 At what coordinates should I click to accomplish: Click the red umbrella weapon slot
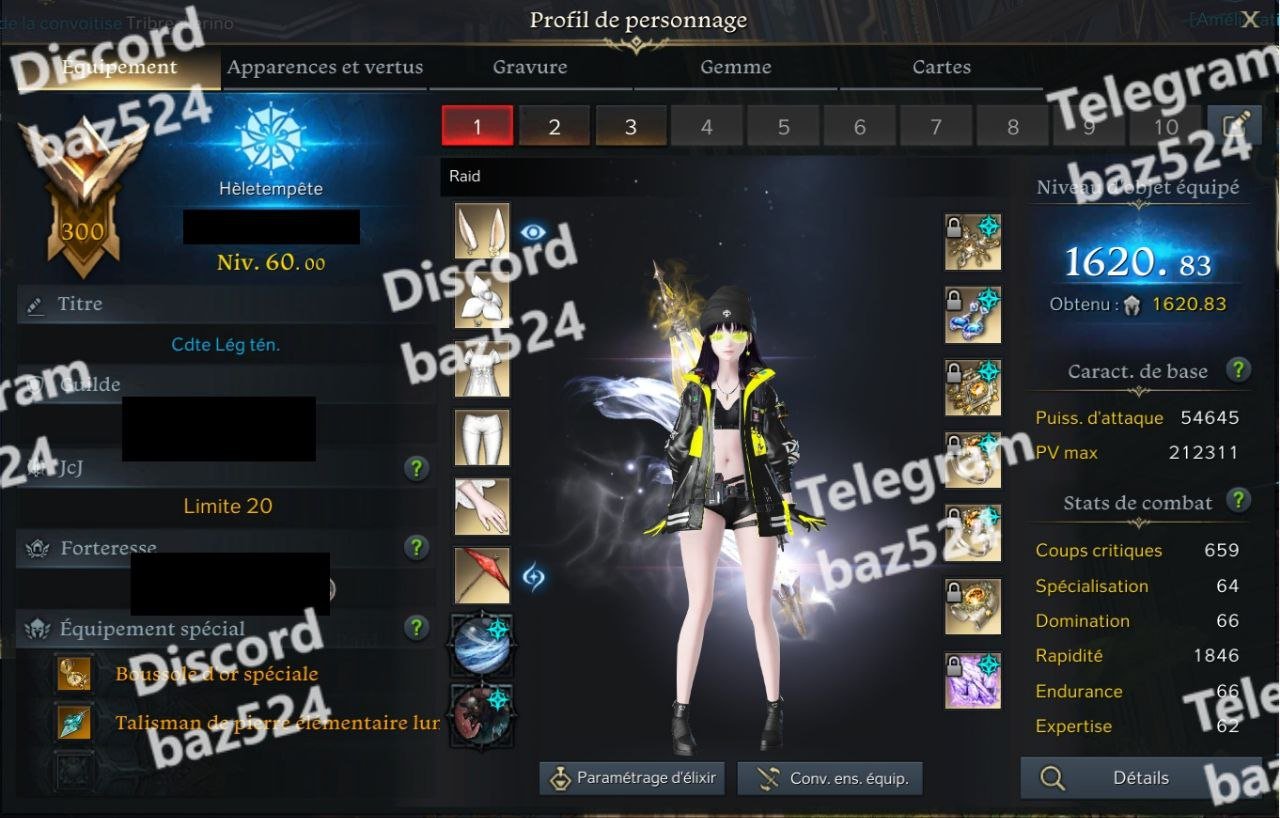pyautogui.click(x=482, y=576)
